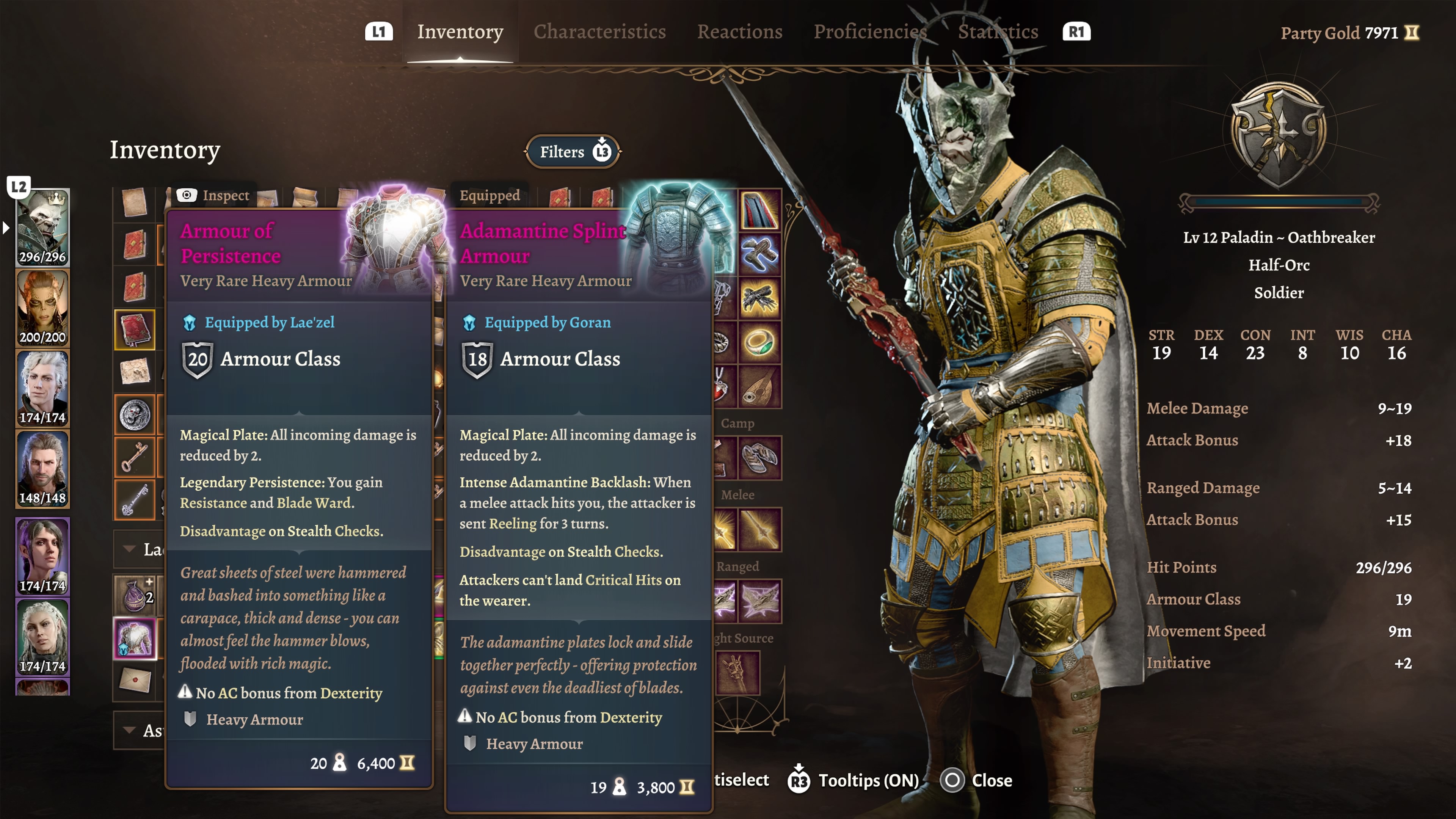Select the Inventory tab
The image size is (1456, 819).
[x=460, y=31]
